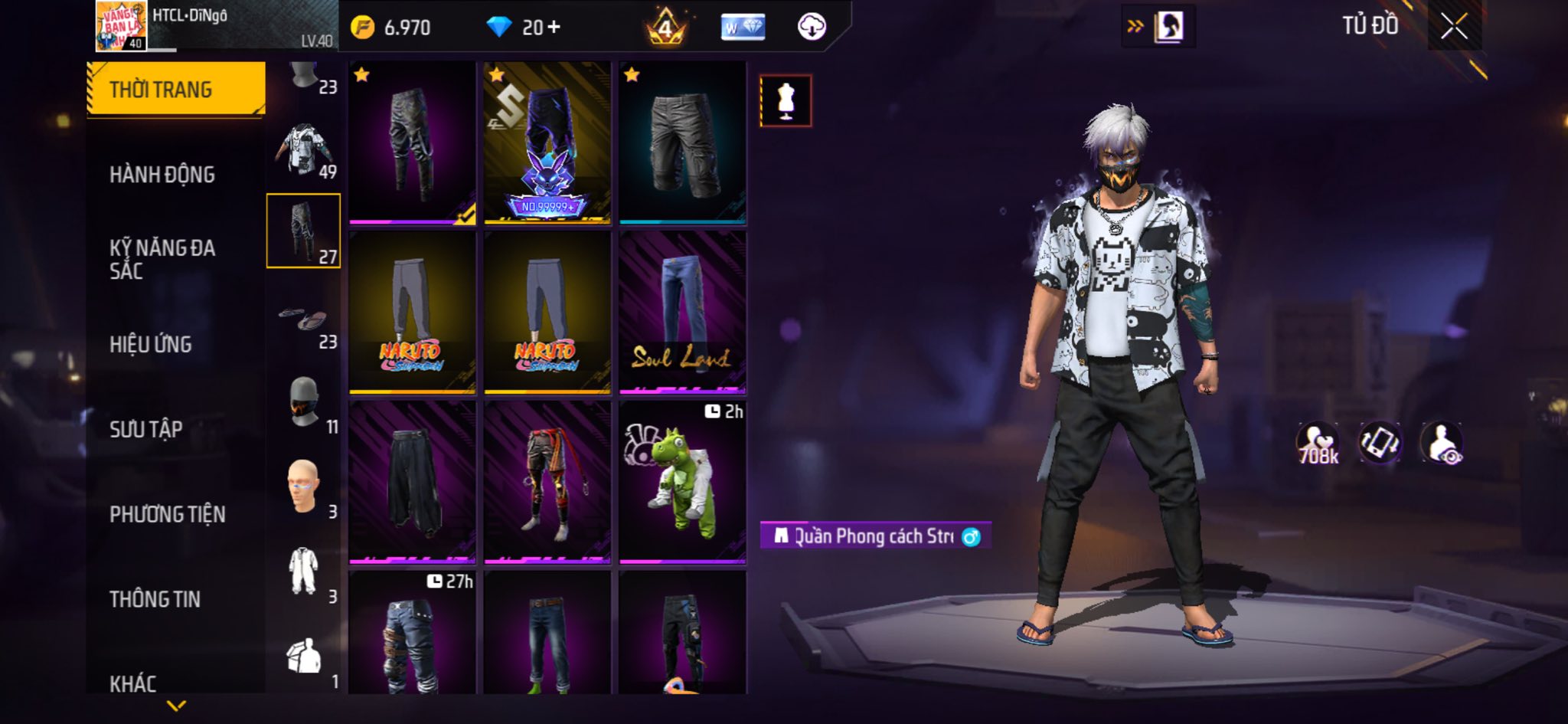1568x724 pixels.
Task: Open the HÀNH ĐỘNG section
Action: [x=162, y=175]
